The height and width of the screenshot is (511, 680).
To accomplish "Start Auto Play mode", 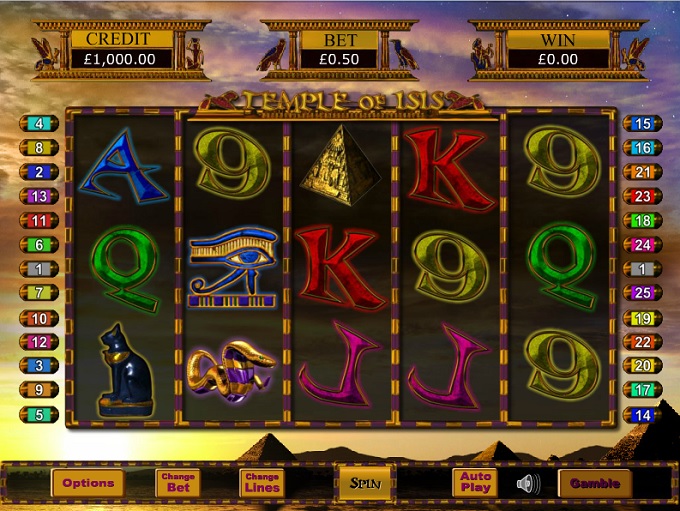I will click(476, 483).
